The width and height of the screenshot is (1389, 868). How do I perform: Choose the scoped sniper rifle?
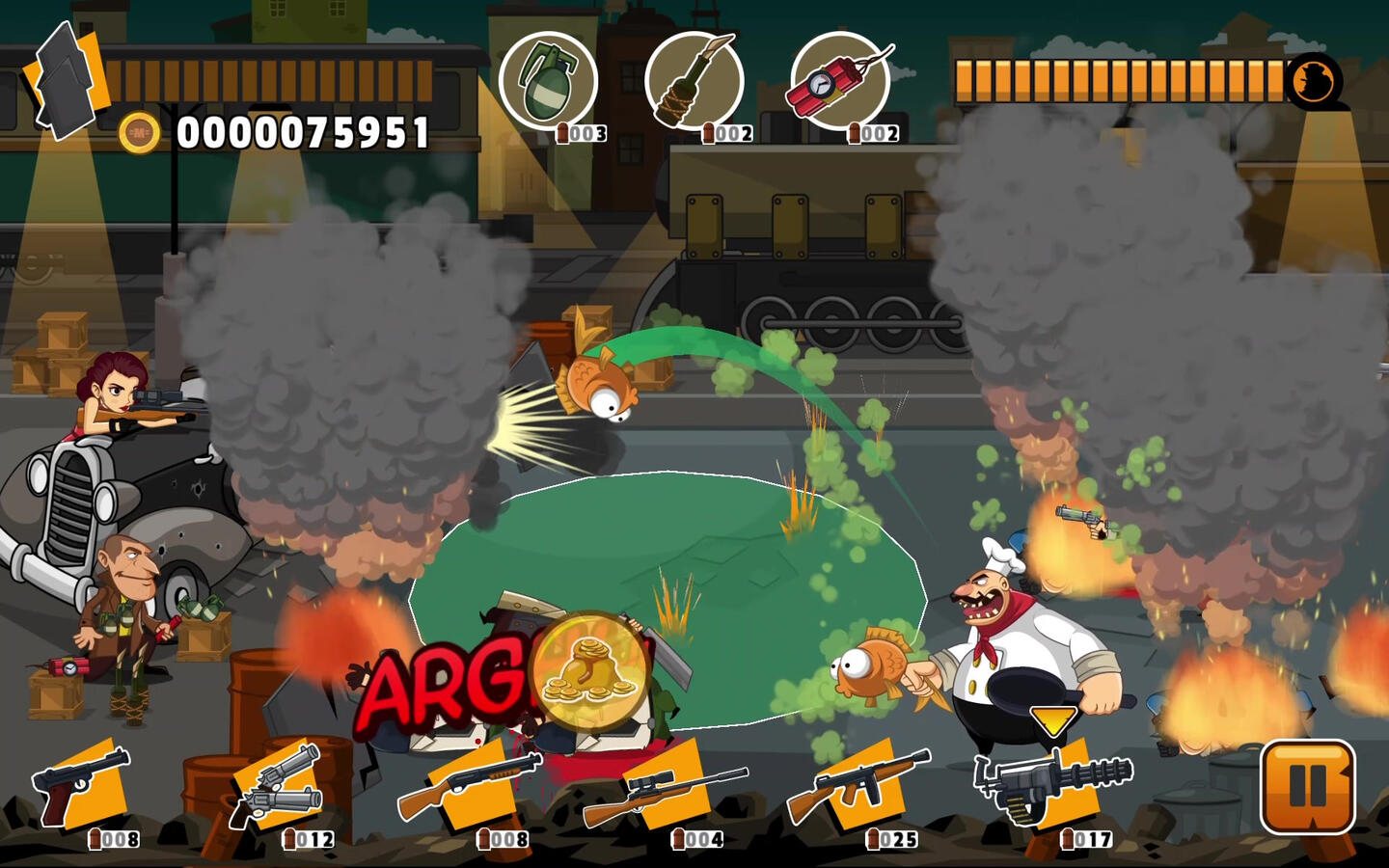tap(667, 786)
